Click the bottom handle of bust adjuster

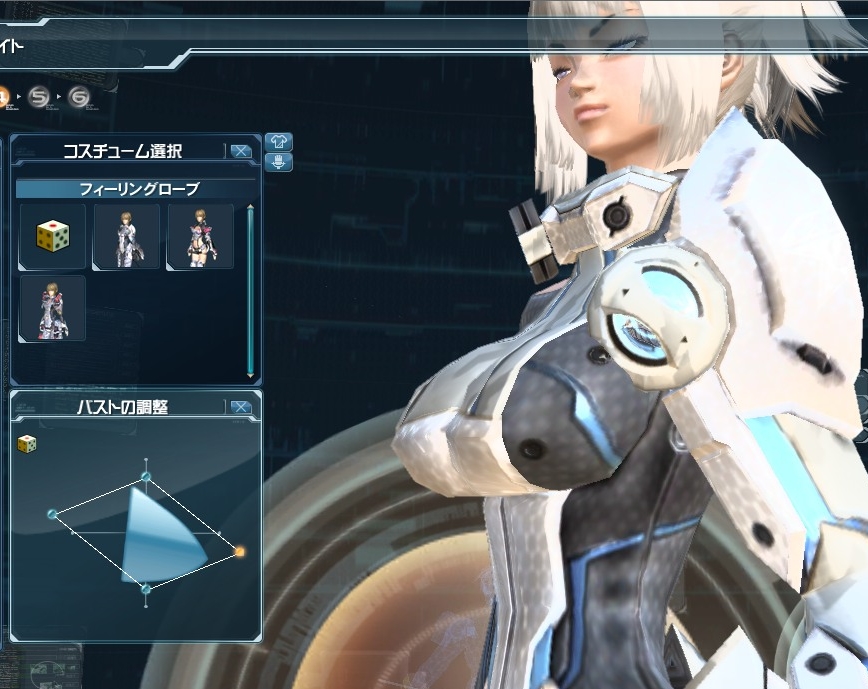click(x=146, y=589)
